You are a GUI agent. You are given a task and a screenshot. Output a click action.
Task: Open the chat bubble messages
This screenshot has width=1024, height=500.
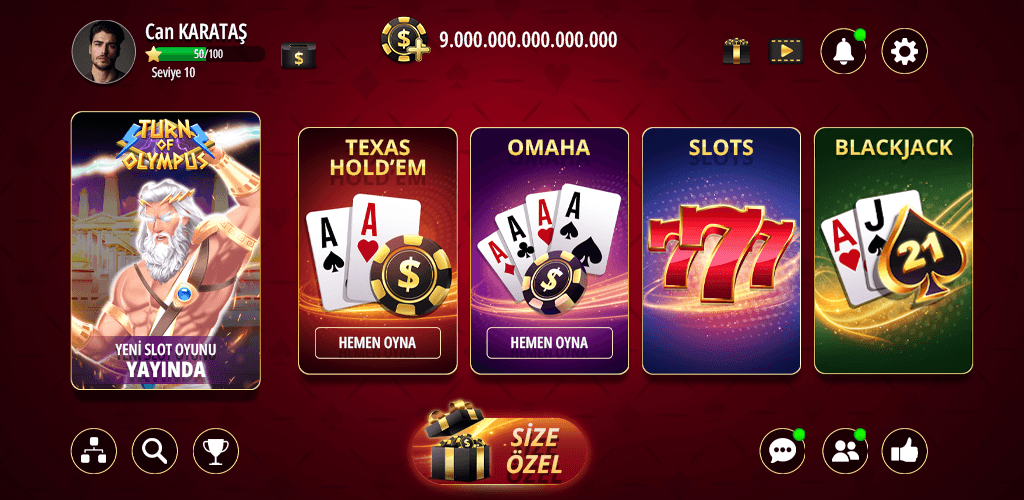click(782, 451)
